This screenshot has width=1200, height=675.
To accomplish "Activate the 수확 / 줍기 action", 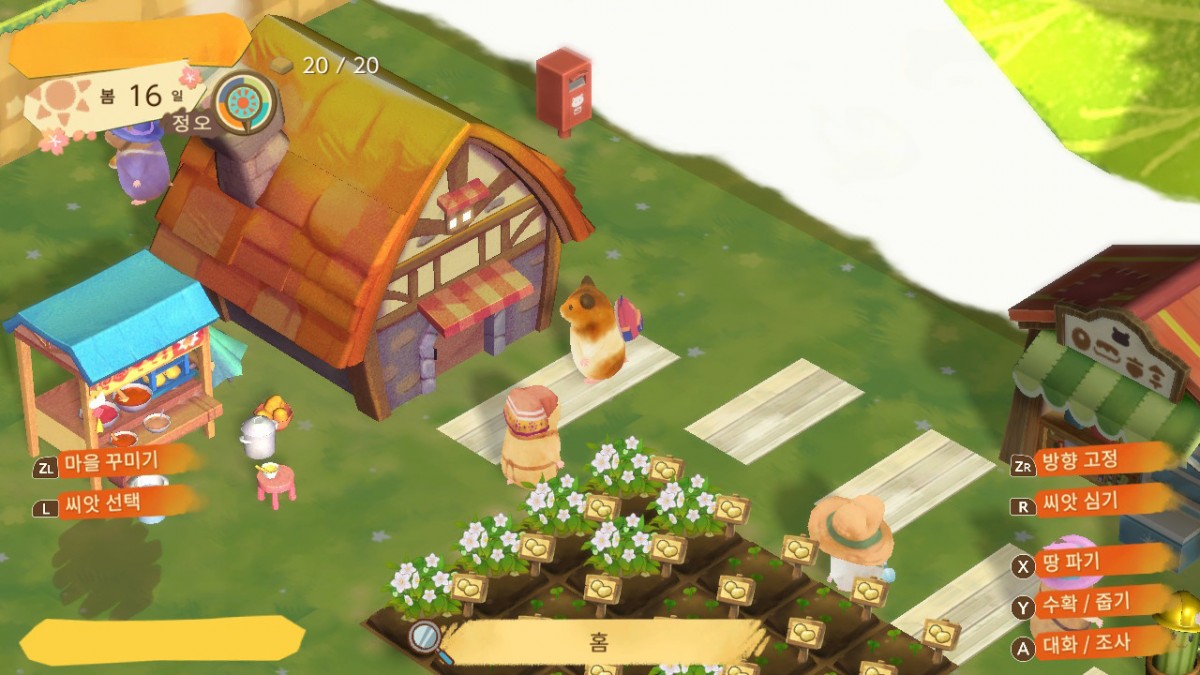I will pyautogui.click(x=1085, y=605).
